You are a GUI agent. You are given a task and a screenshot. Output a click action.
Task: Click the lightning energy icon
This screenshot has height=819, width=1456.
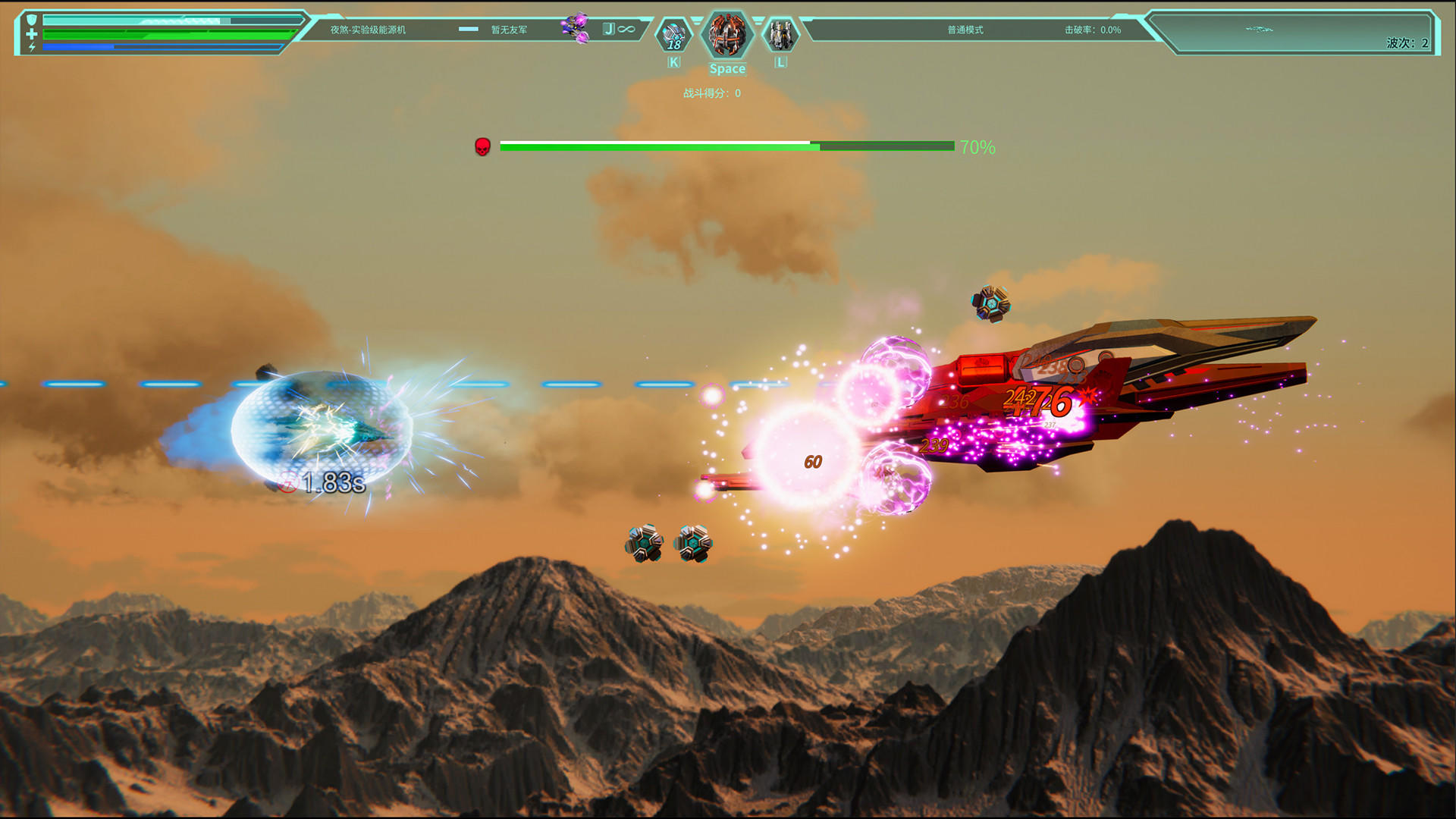(30, 49)
